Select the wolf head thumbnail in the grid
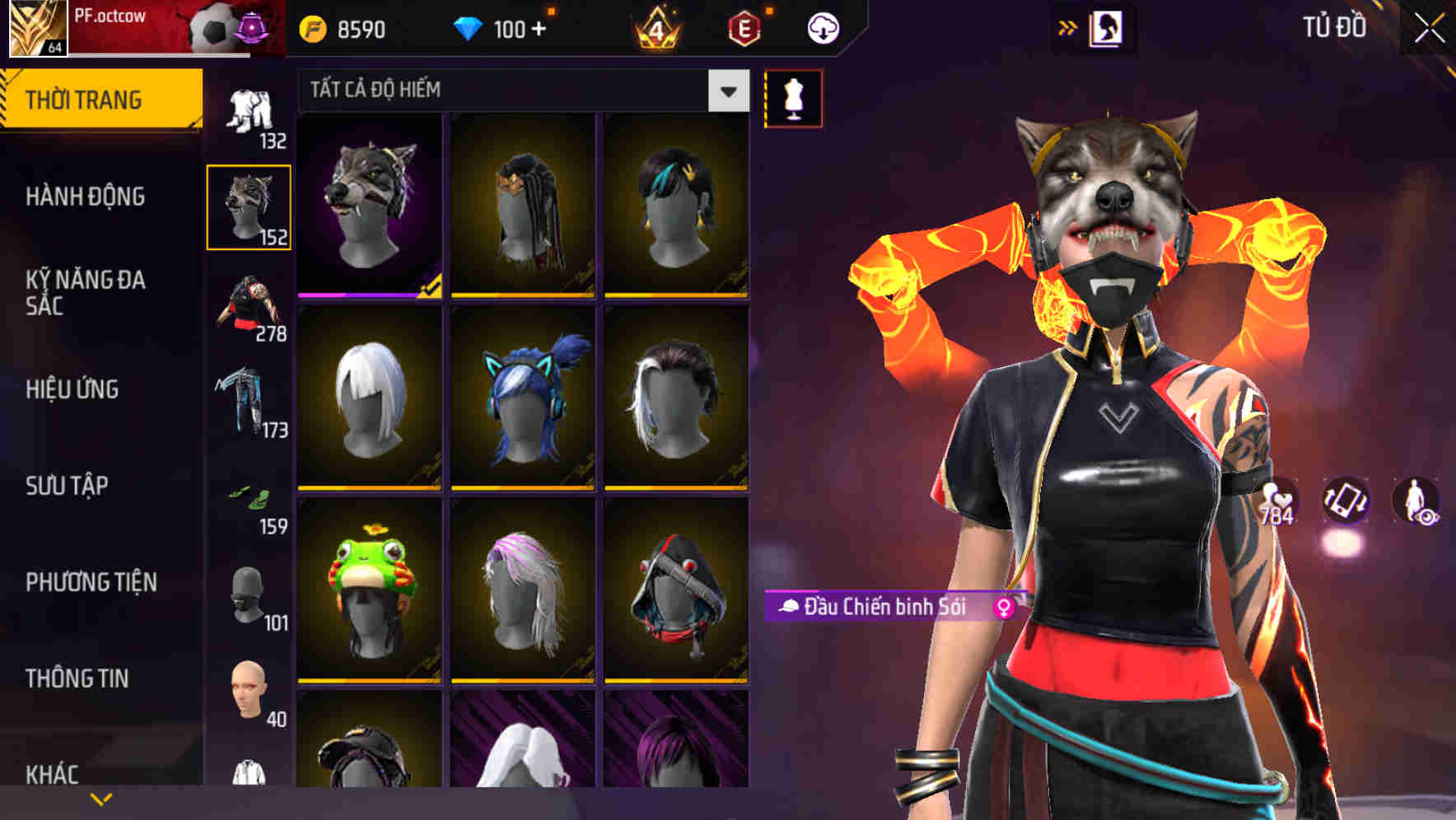1456x820 pixels. click(369, 204)
